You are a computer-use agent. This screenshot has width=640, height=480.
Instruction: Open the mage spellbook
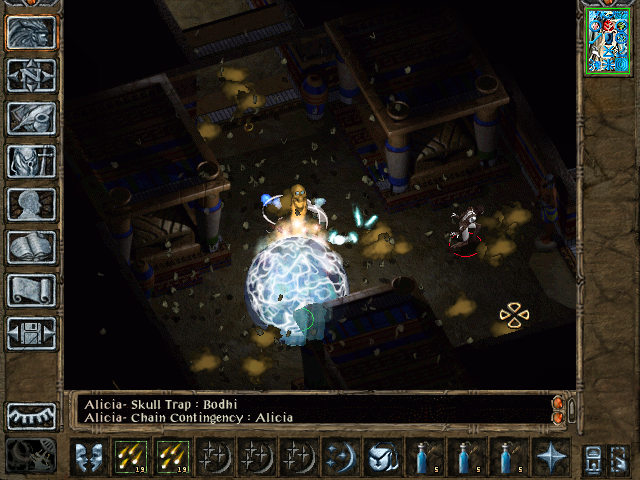[x=31, y=247]
